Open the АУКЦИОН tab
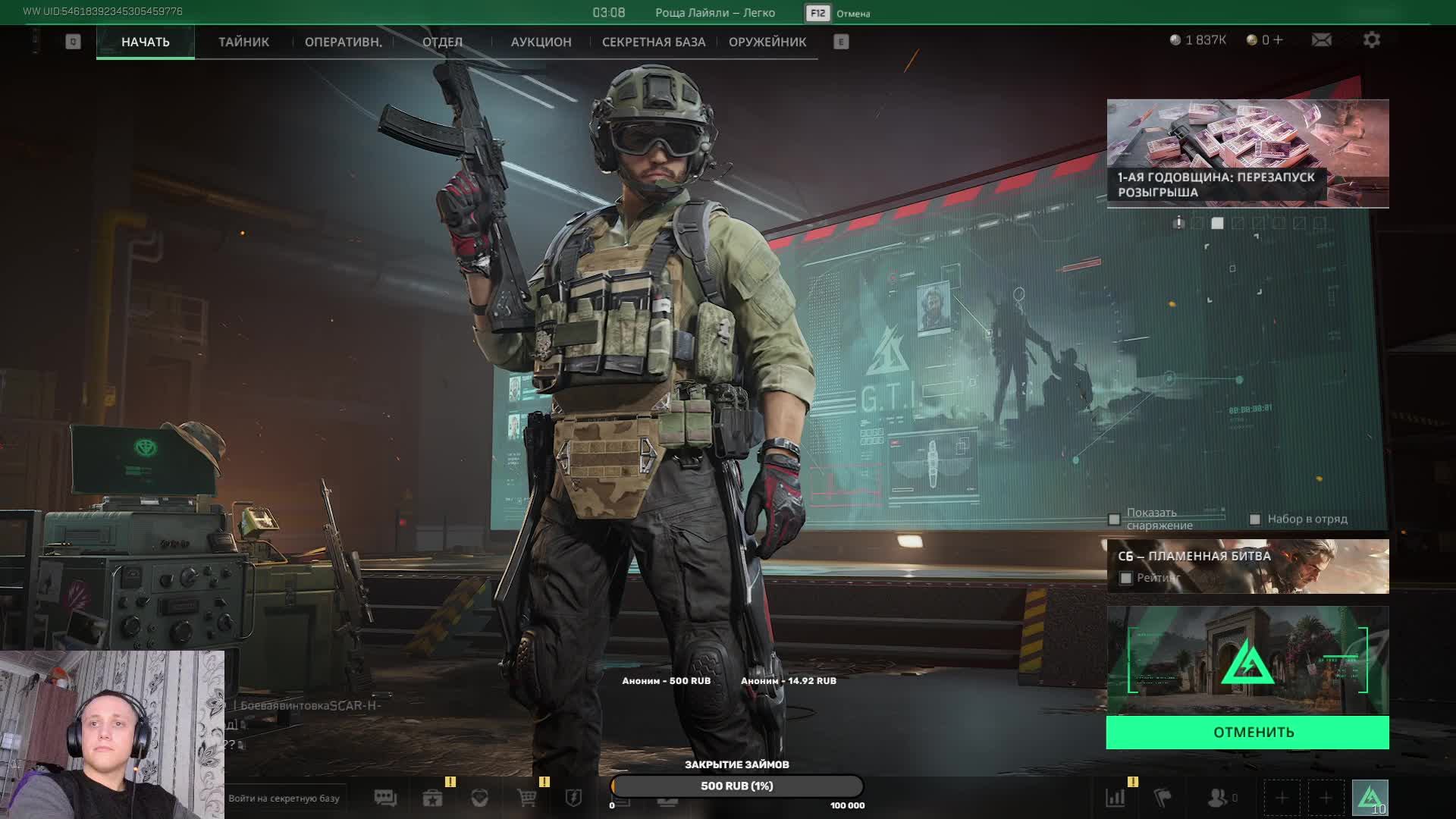 click(541, 42)
